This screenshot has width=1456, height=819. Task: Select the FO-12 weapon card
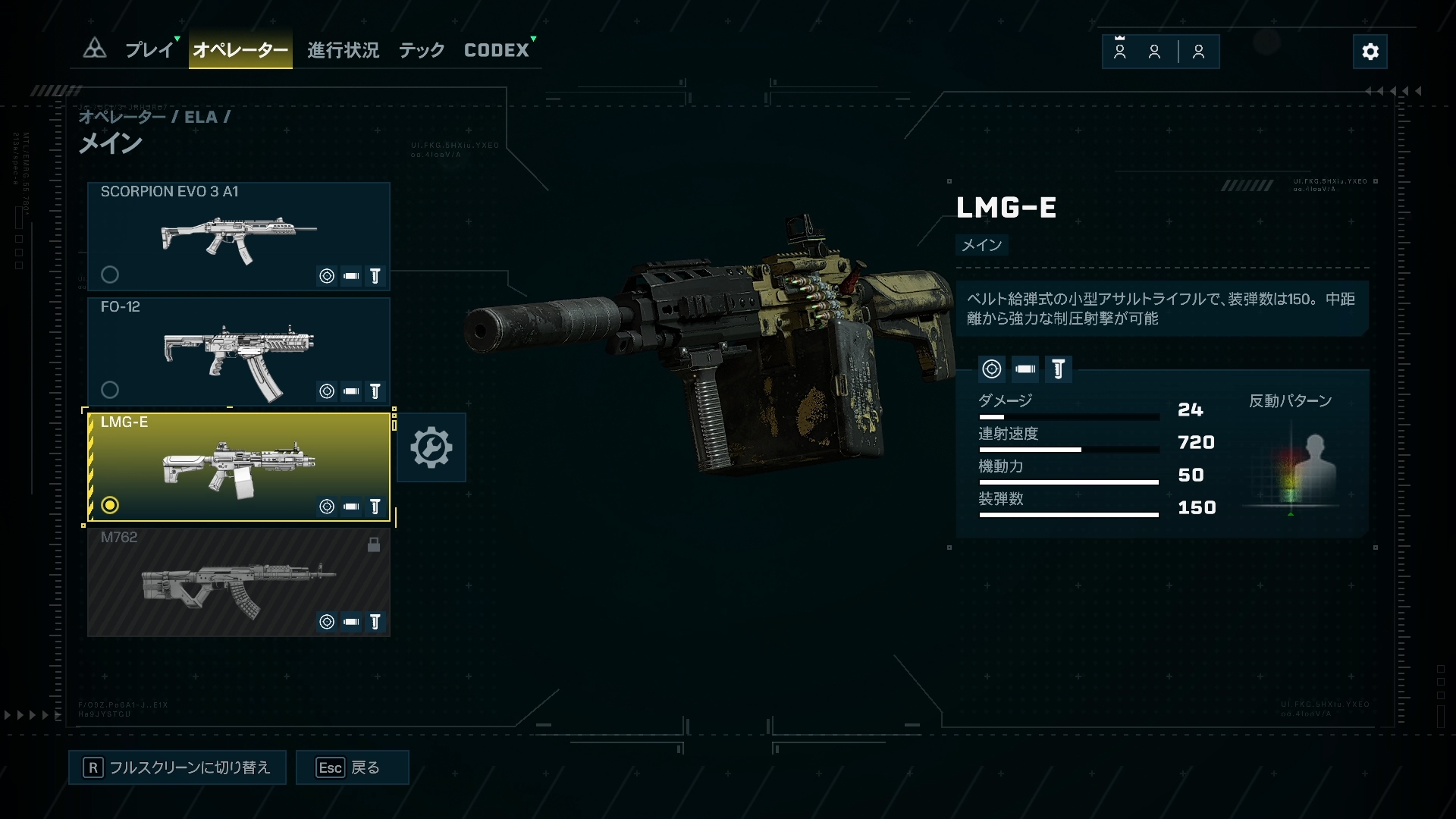pos(239,351)
